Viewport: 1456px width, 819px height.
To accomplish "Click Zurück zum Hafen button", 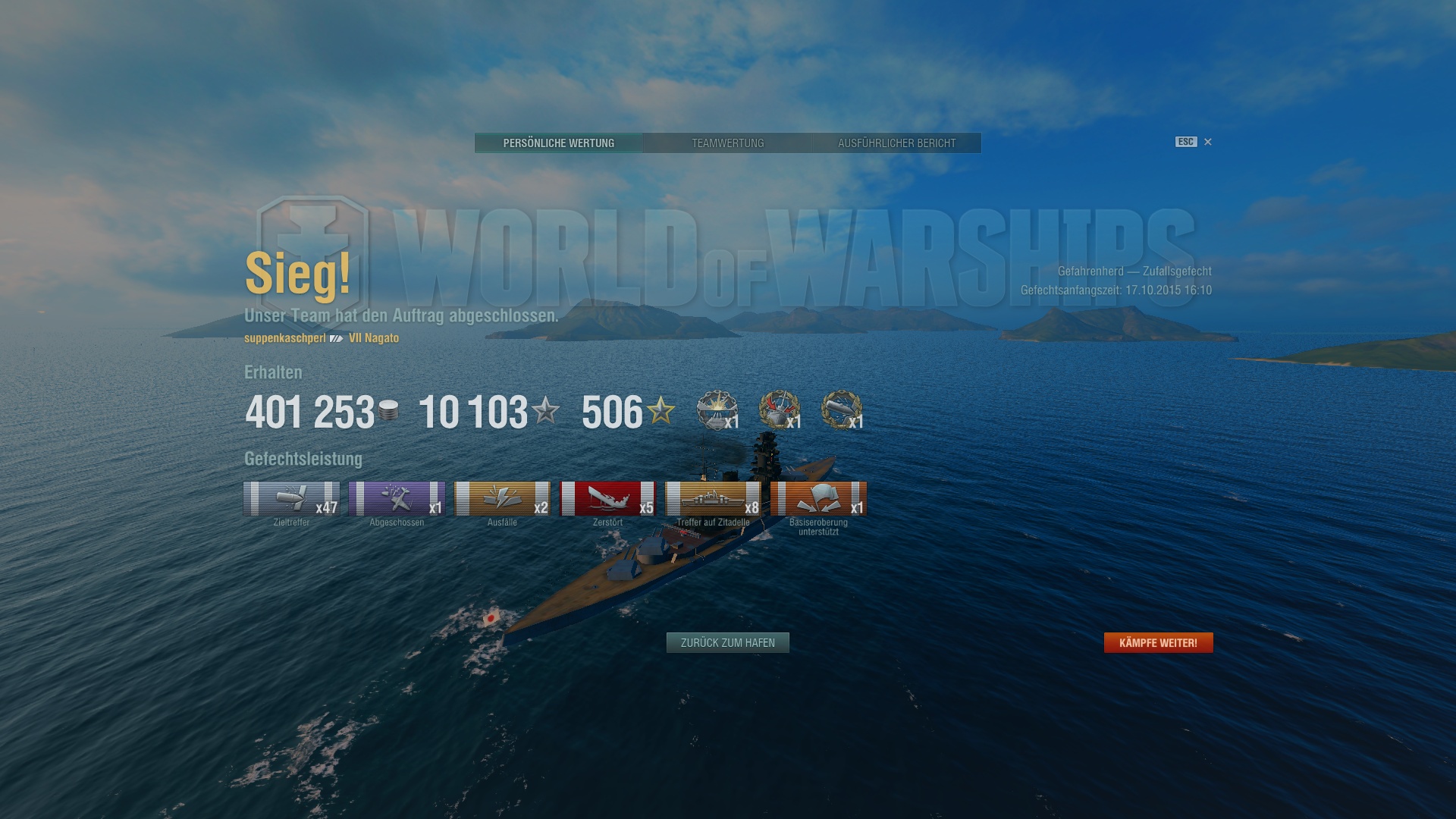I will click(x=727, y=643).
